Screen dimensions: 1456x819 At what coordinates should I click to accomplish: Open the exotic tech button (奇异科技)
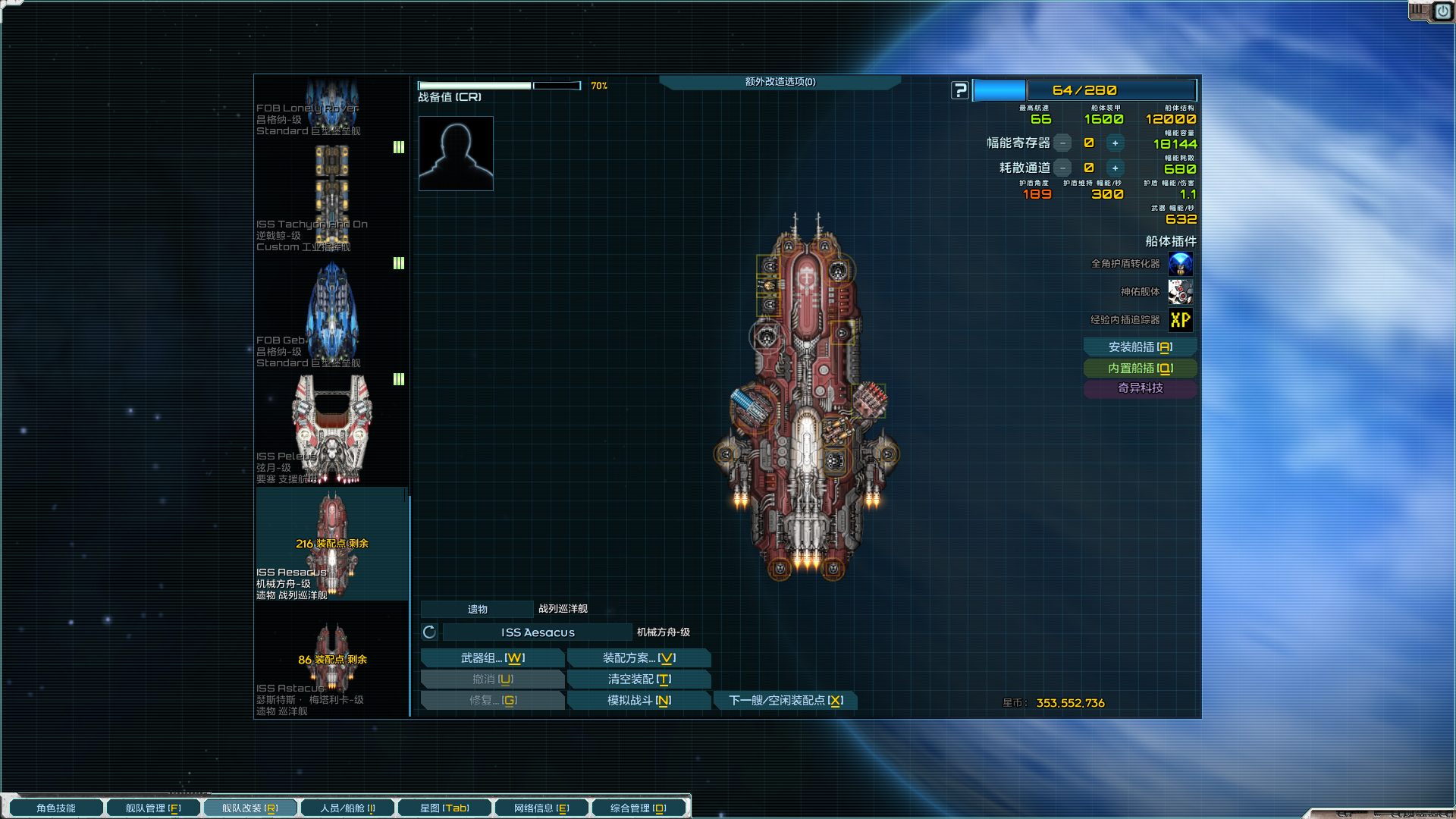(1140, 388)
